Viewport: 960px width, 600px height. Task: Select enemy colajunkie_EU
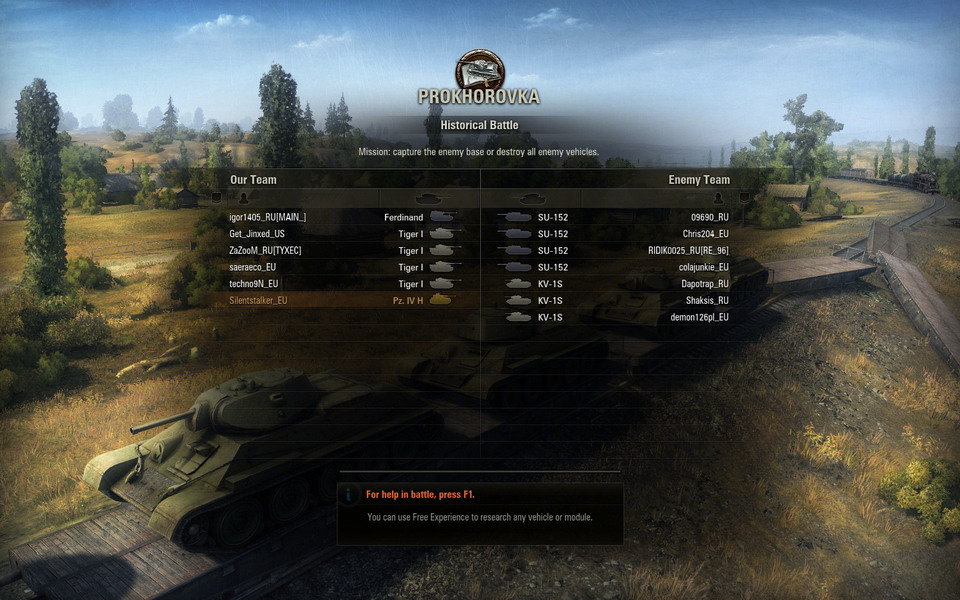point(704,268)
